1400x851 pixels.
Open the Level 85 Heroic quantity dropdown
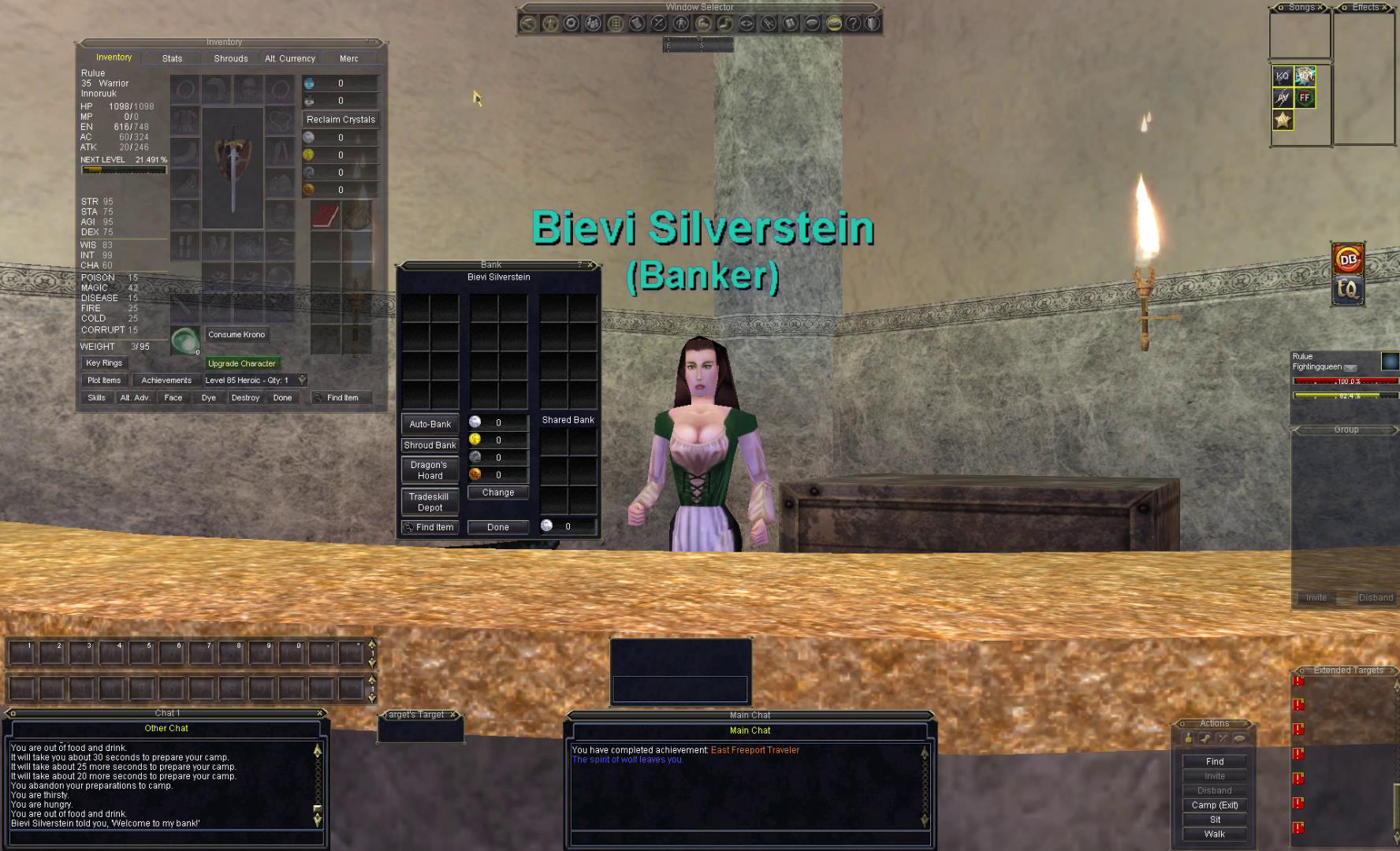click(303, 380)
